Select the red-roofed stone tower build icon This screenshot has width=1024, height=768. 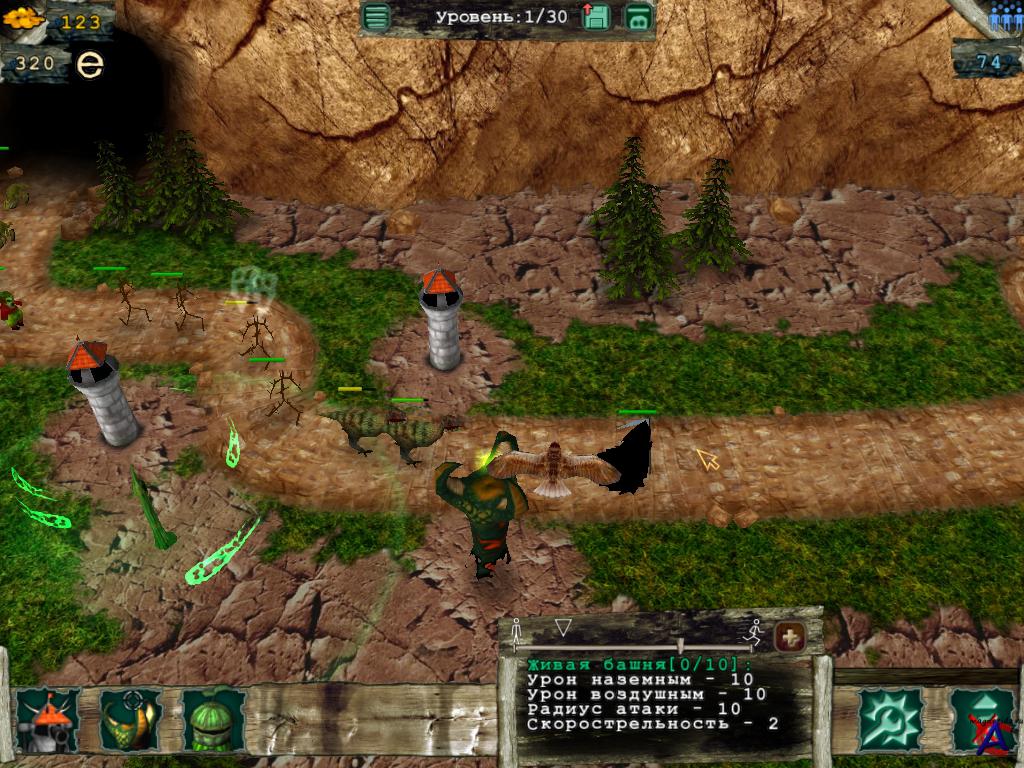(x=48, y=719)
